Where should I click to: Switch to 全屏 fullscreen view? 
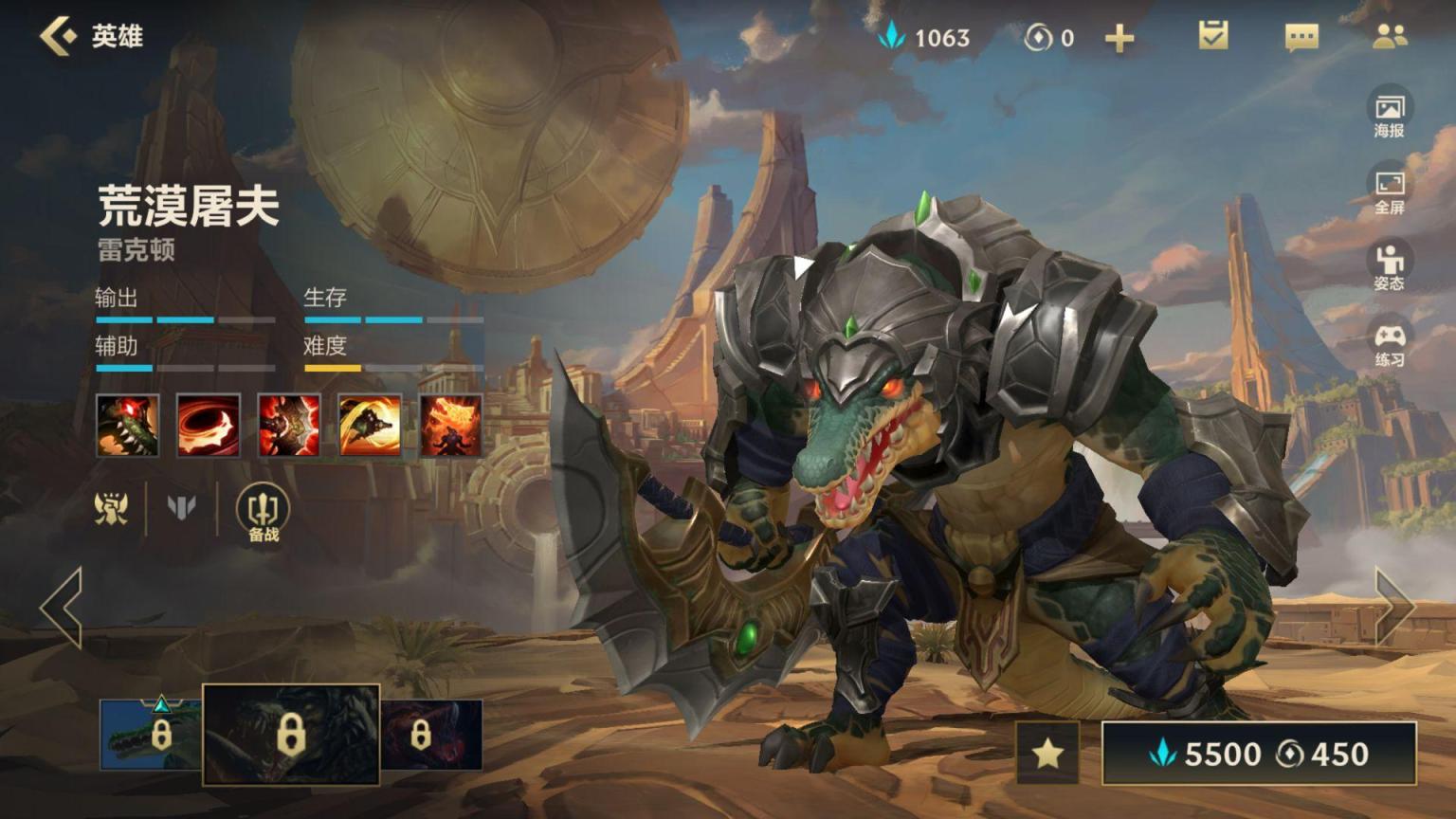(1390, 190)
